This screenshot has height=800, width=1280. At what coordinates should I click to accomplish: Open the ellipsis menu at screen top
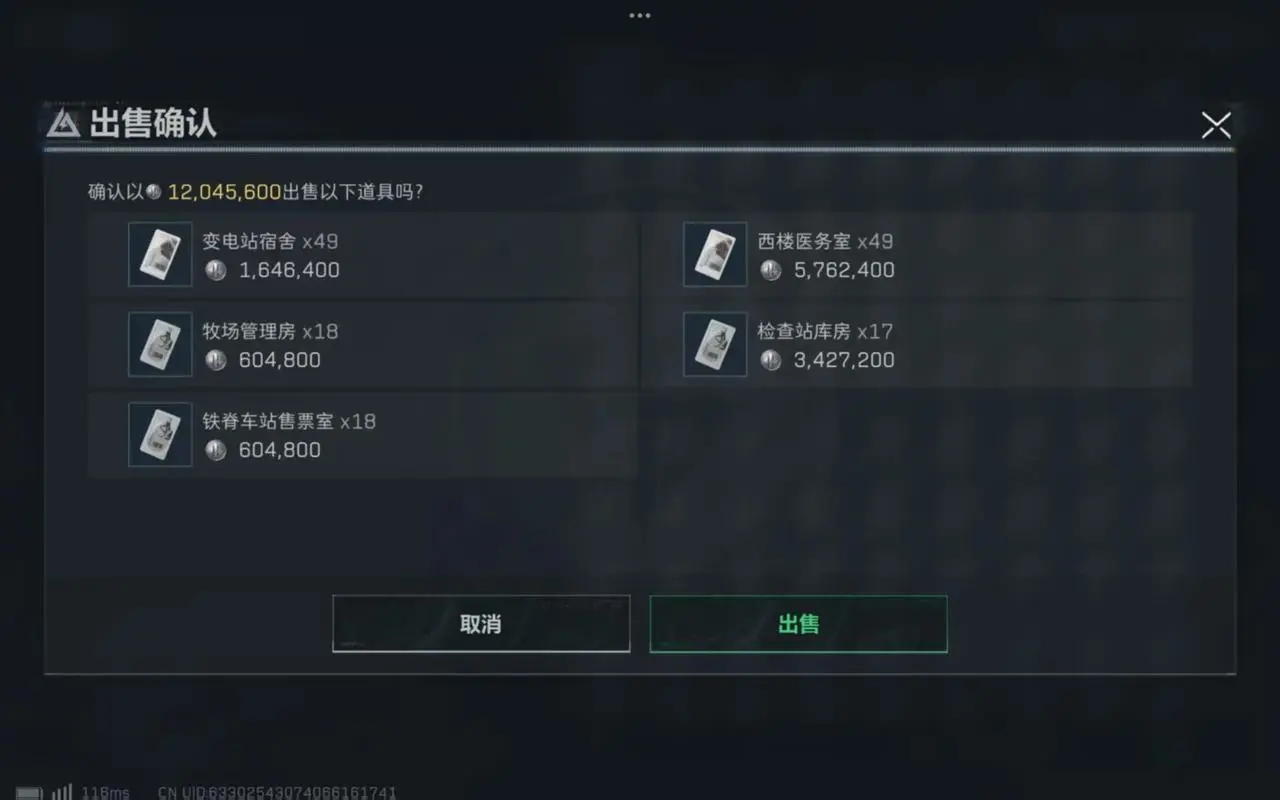click(x=639, y=14)
